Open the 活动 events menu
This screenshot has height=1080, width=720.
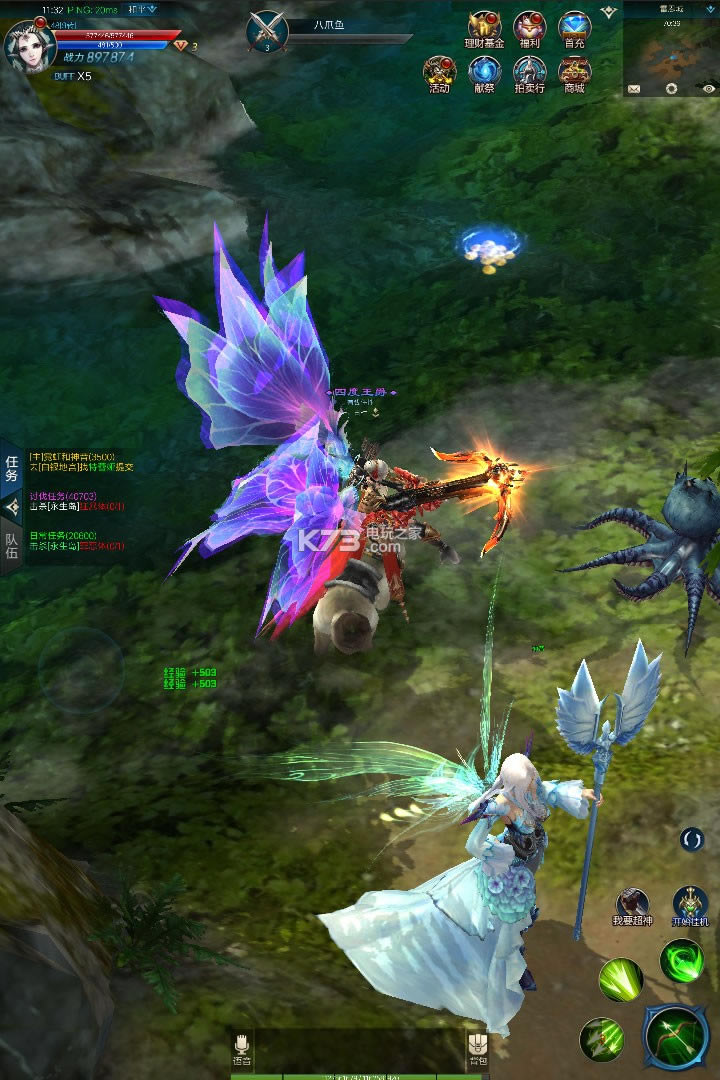pyautogui.click(x=440, y=74)
